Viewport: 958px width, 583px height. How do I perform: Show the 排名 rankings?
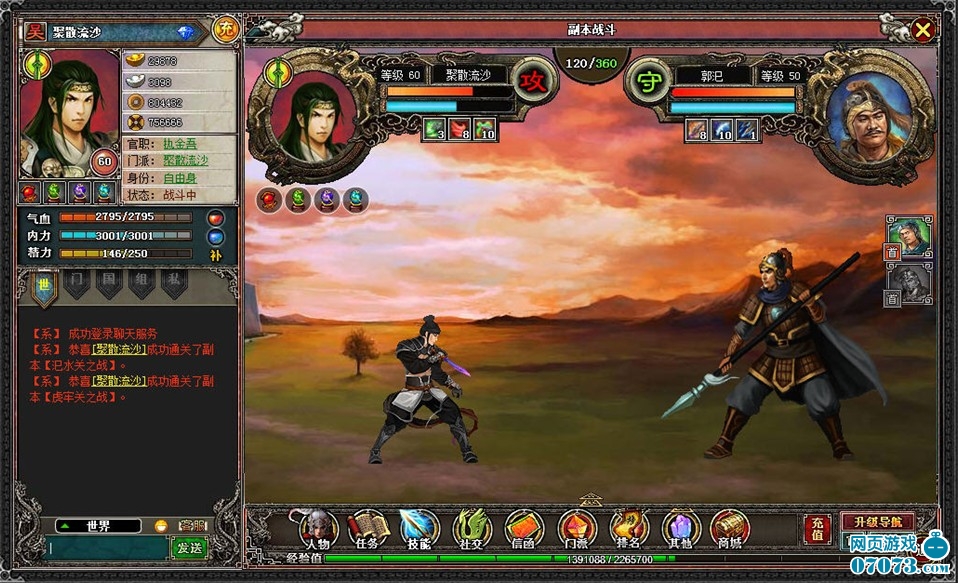pos(629,527)
